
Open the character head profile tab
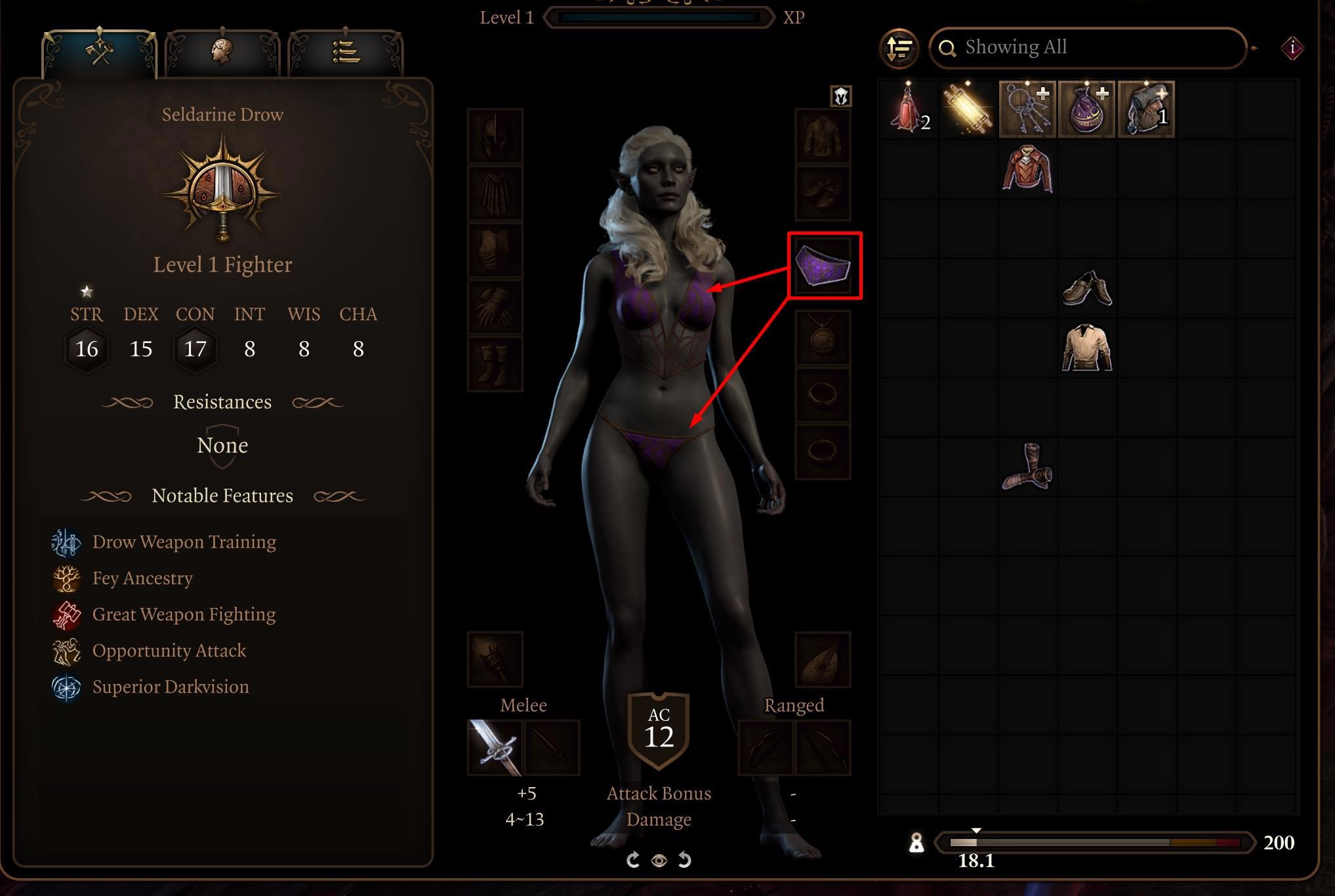(222, 52)
